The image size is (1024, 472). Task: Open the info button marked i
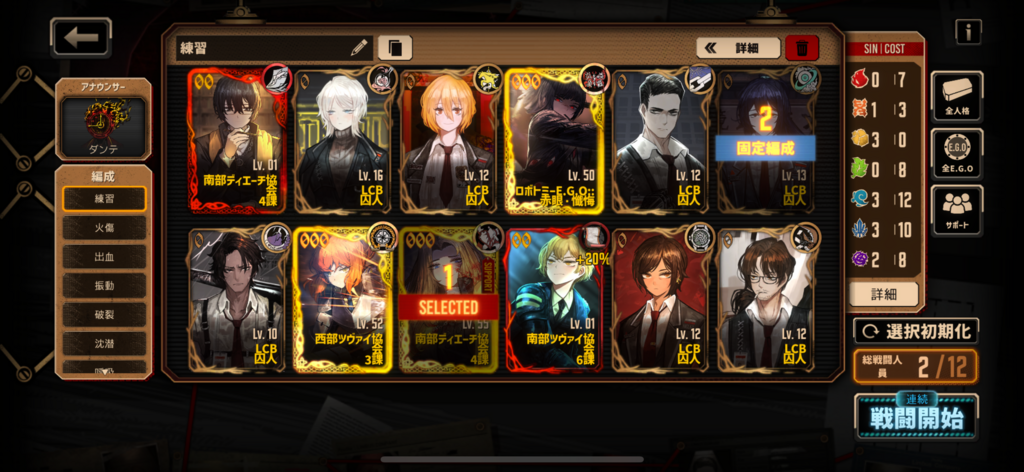coord(967,32)
